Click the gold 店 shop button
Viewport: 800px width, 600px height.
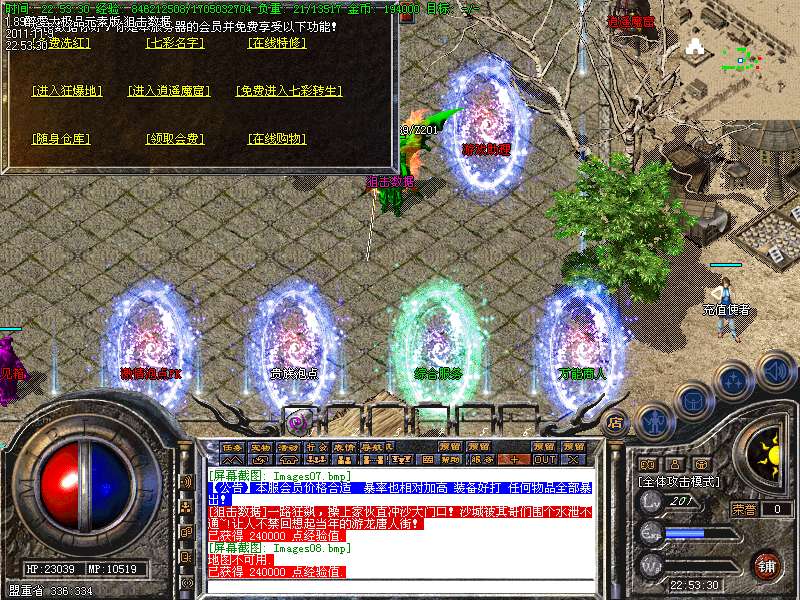pyautogui.click(x=616, y=421)
